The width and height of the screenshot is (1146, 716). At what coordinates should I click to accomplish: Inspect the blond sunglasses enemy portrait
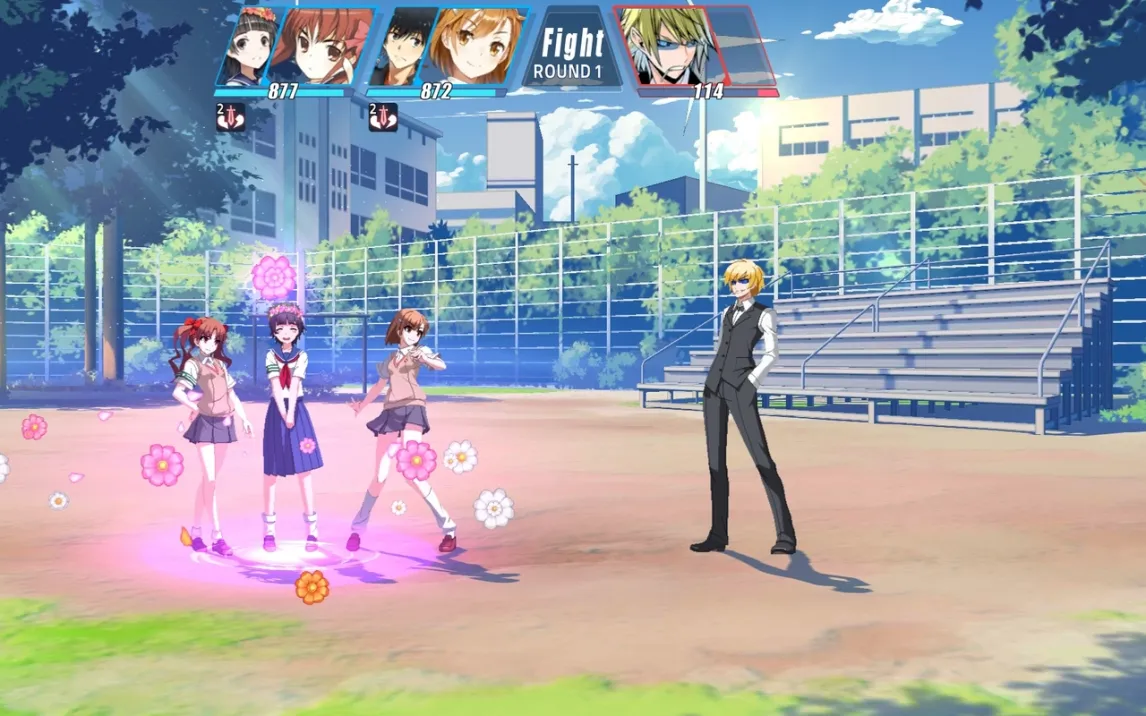tap(663, 47)
